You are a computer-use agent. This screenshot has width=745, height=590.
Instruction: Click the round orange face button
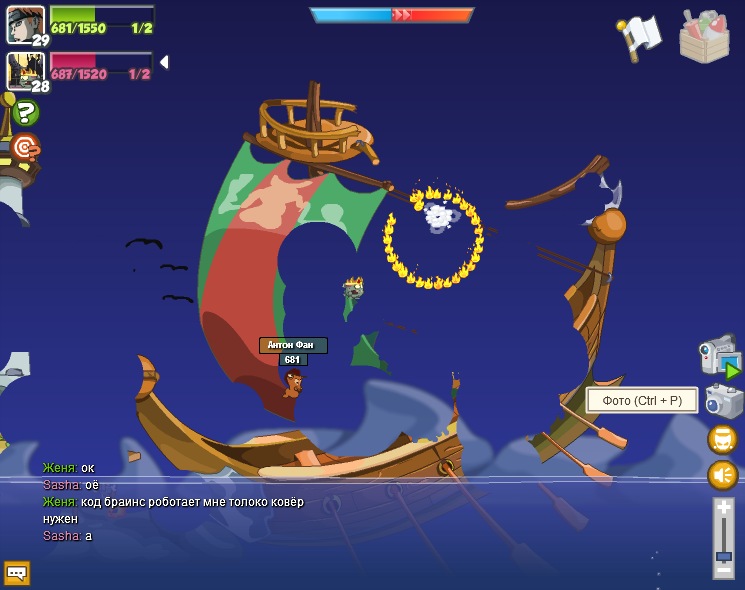(x=722, y=439)
